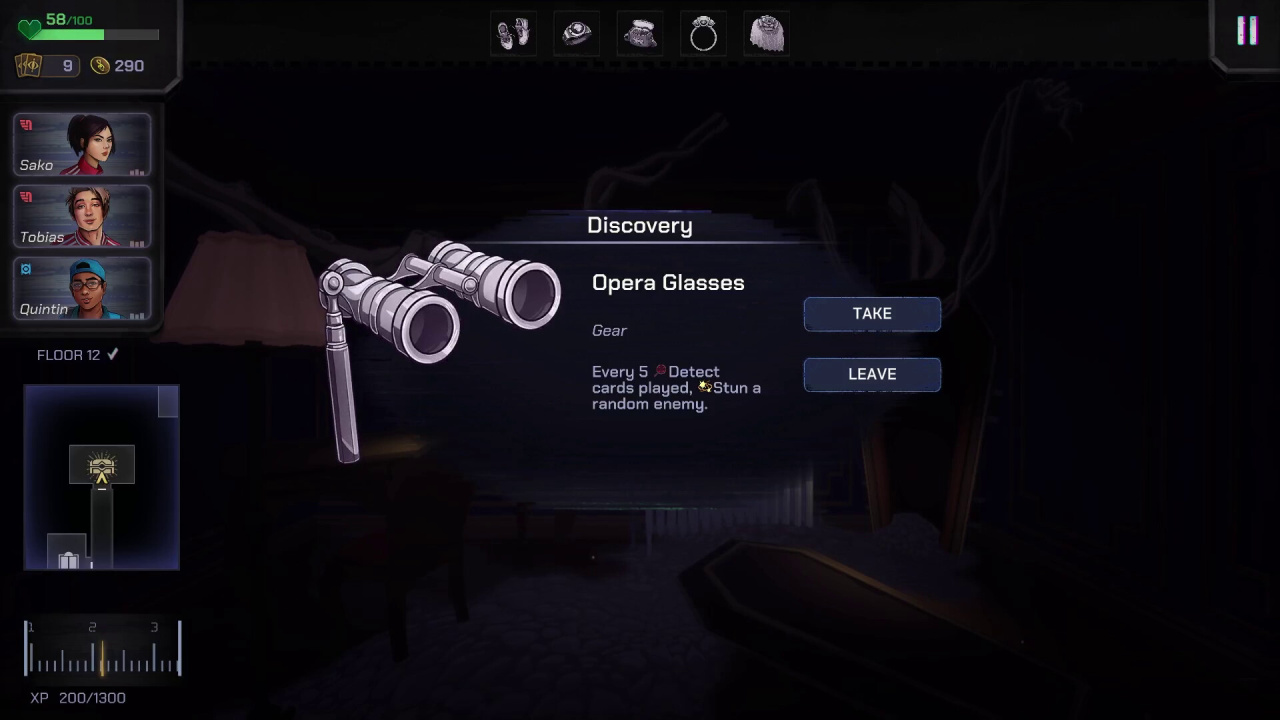Open the floor minimap
The image size is (1280, 720).
click(101, 477)
